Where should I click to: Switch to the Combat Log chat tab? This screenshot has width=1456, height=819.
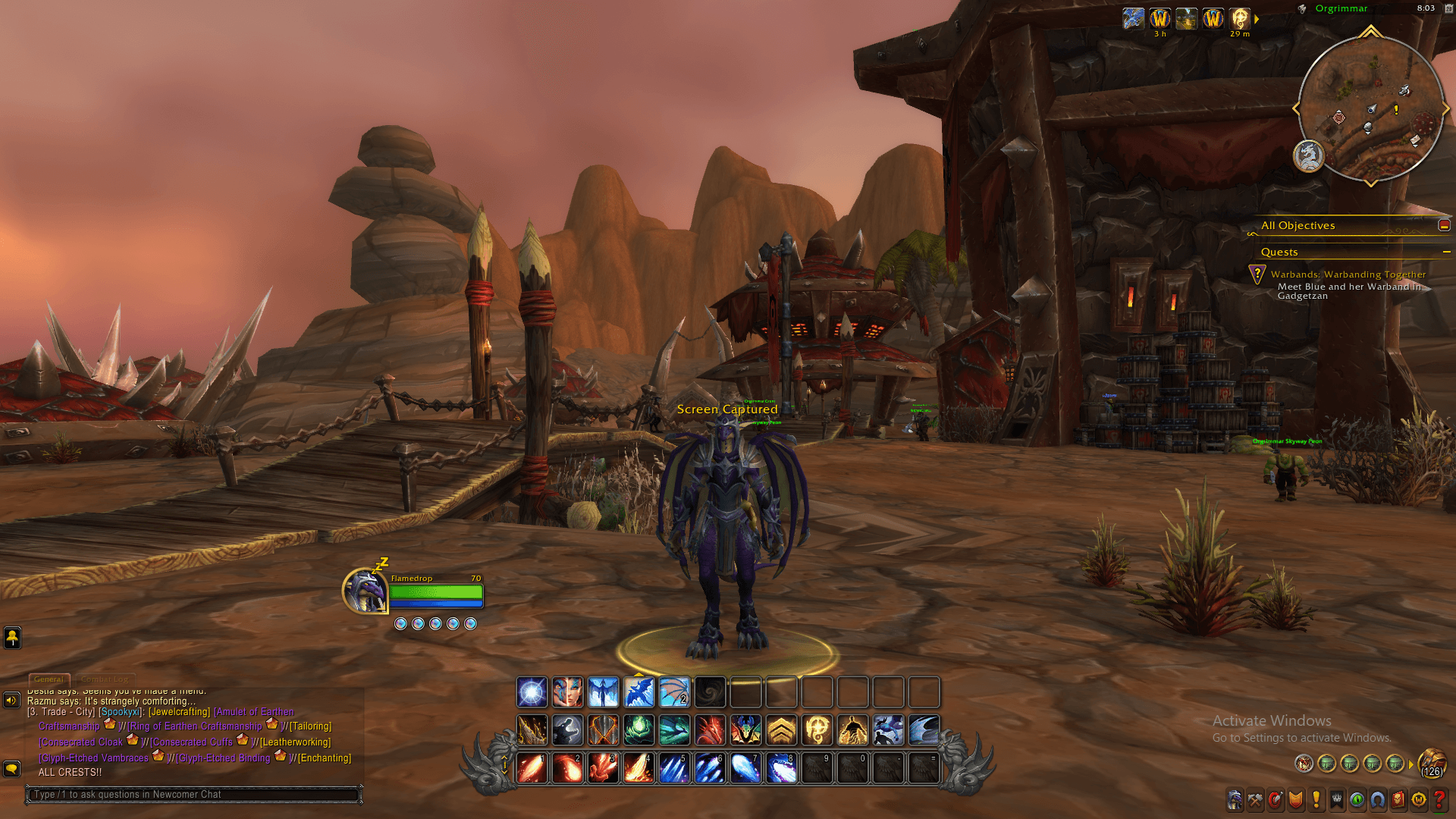(x=106, y=679)
